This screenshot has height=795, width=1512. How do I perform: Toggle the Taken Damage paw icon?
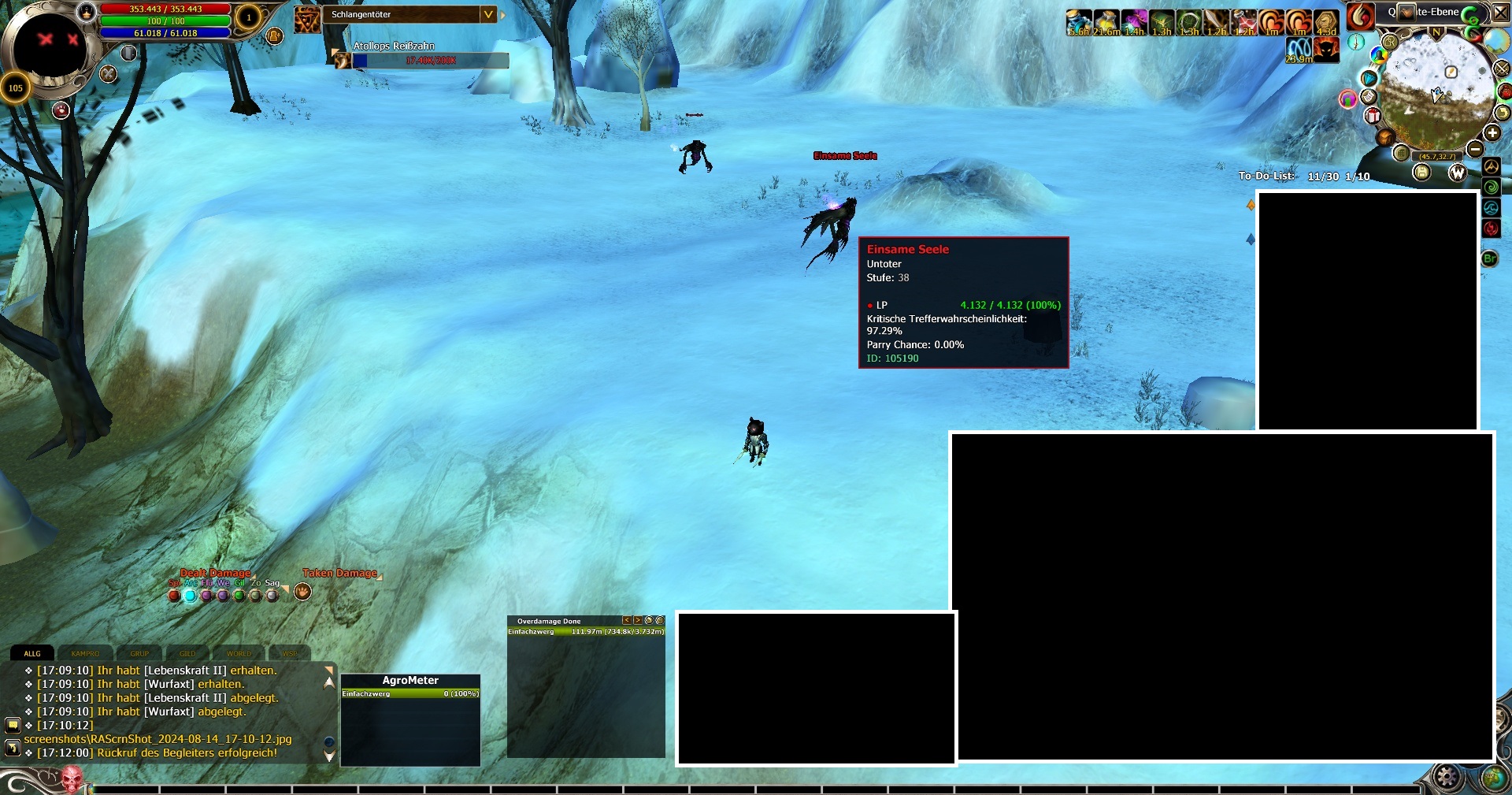(x=302, y=592)
